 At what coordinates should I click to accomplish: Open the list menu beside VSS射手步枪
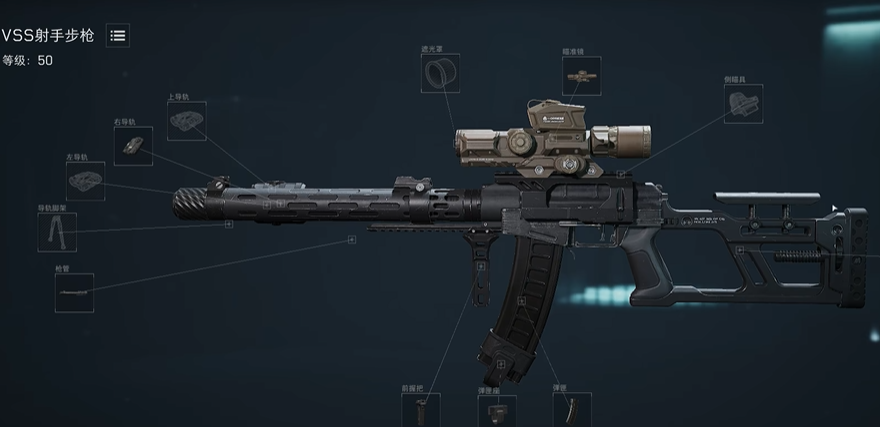tap(118, 36)
